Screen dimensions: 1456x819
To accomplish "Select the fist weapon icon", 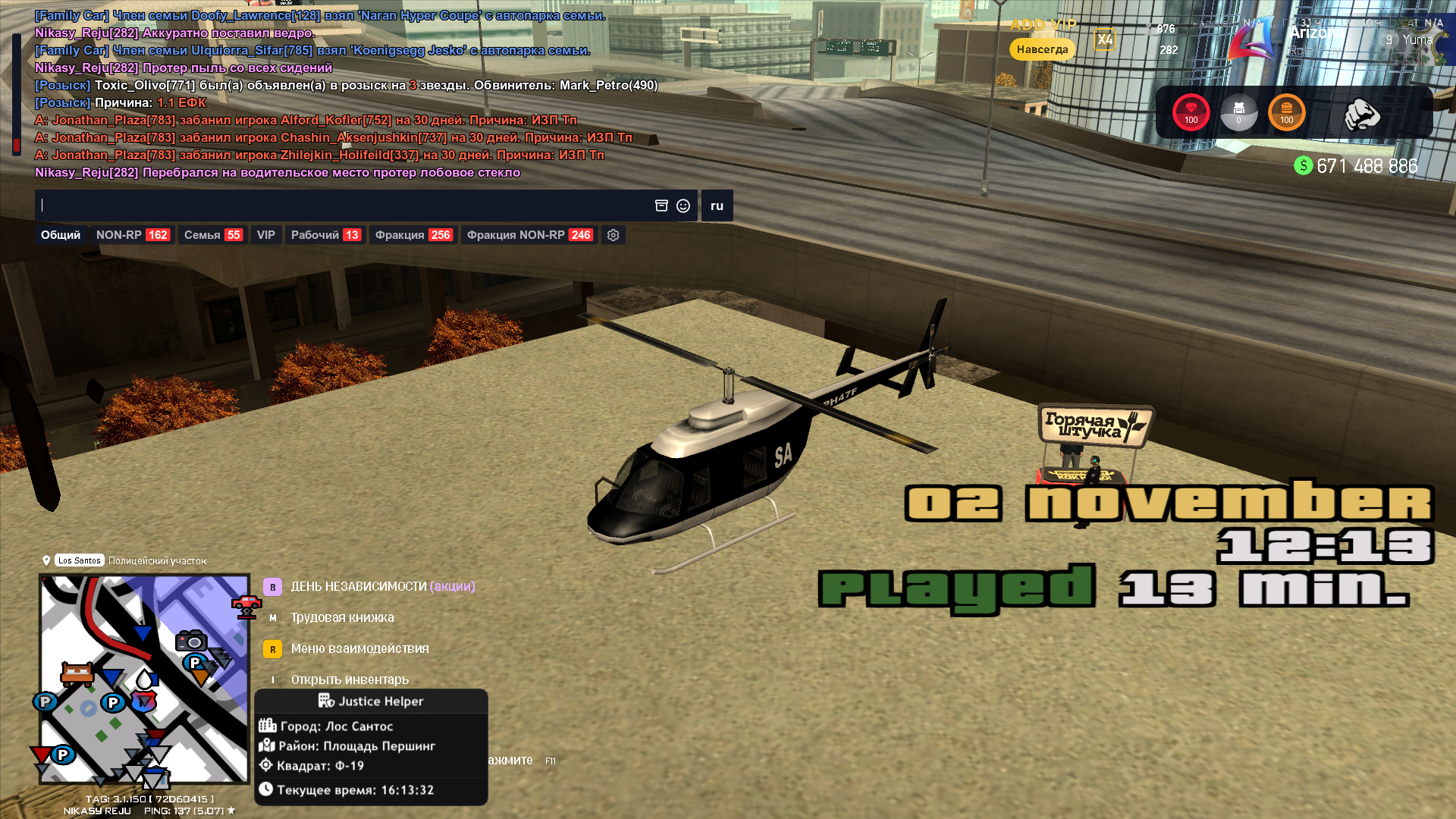I will (1361, 115).
